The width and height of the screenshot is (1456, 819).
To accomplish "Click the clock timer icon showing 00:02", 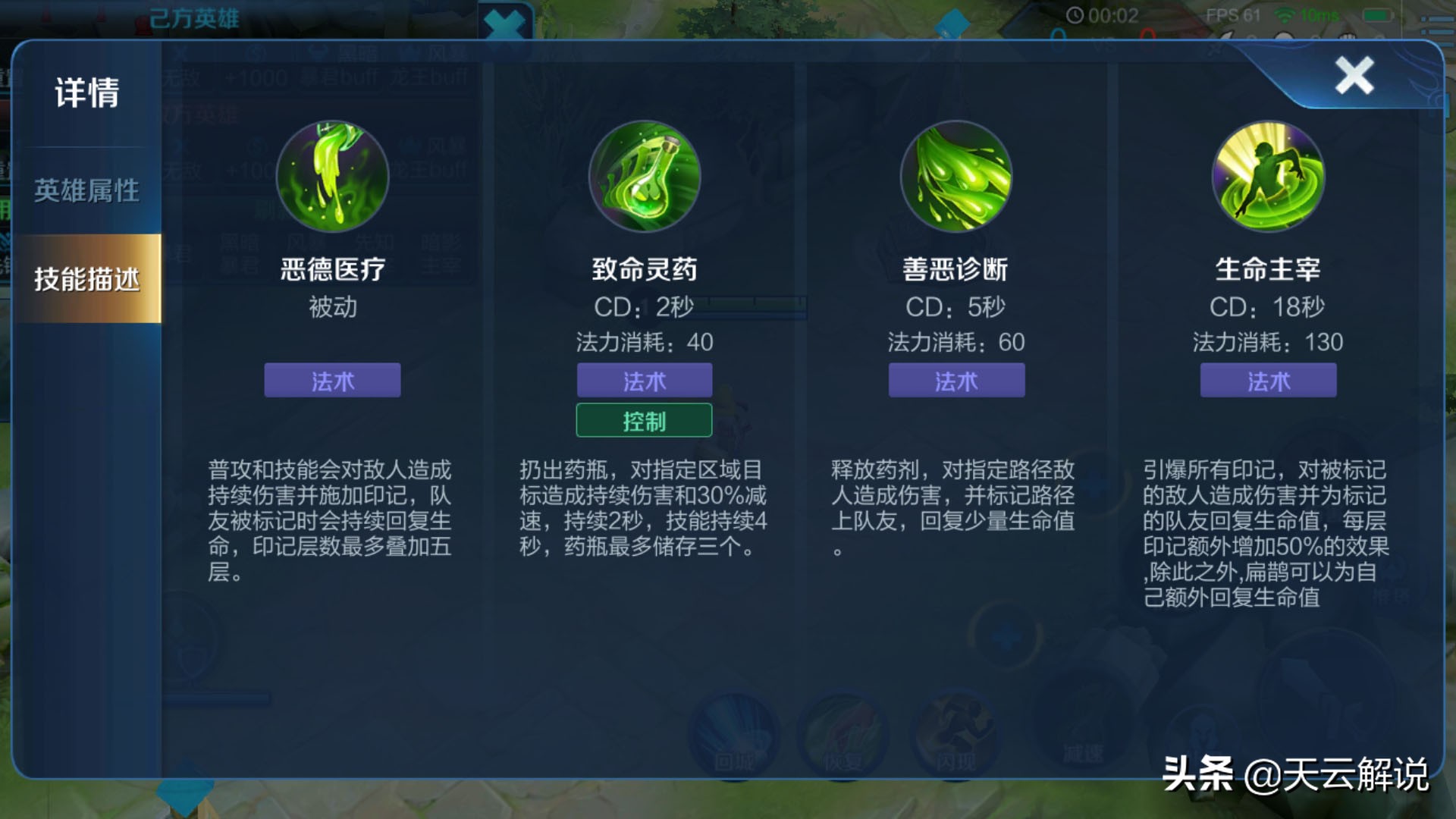I will click(x=1076, y=14).
